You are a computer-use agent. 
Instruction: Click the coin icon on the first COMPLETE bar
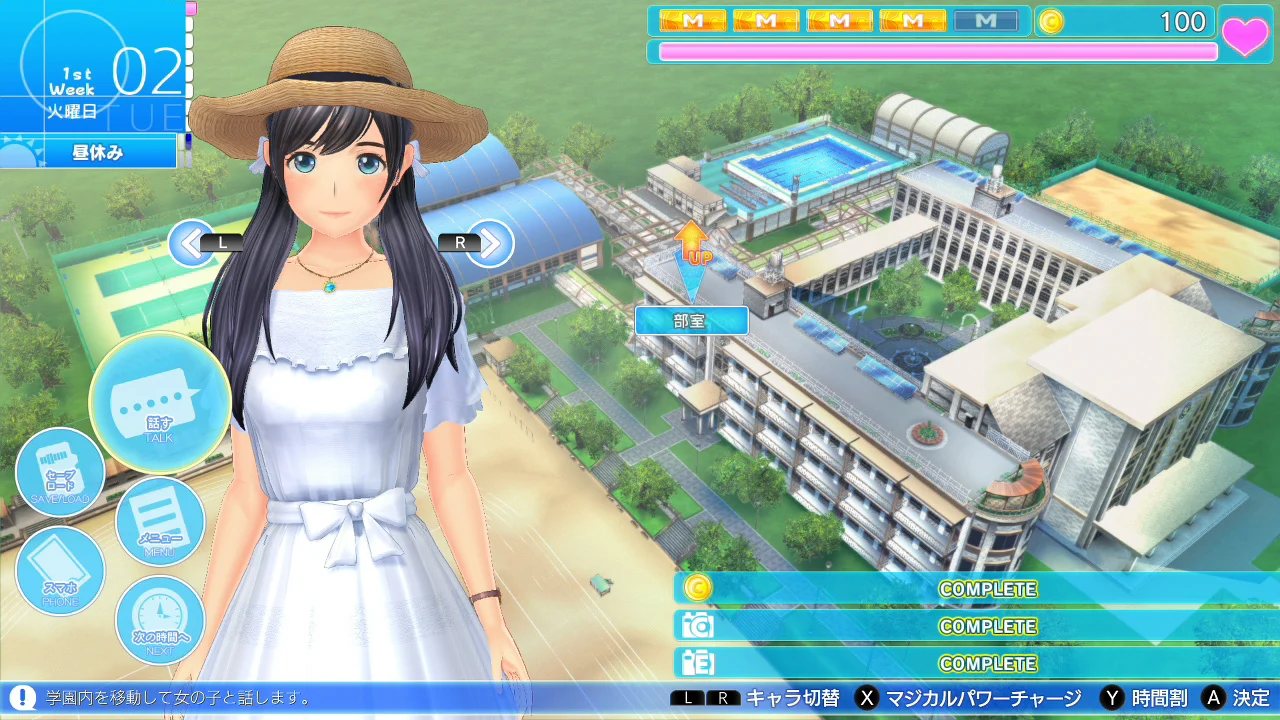pos(697,589)
